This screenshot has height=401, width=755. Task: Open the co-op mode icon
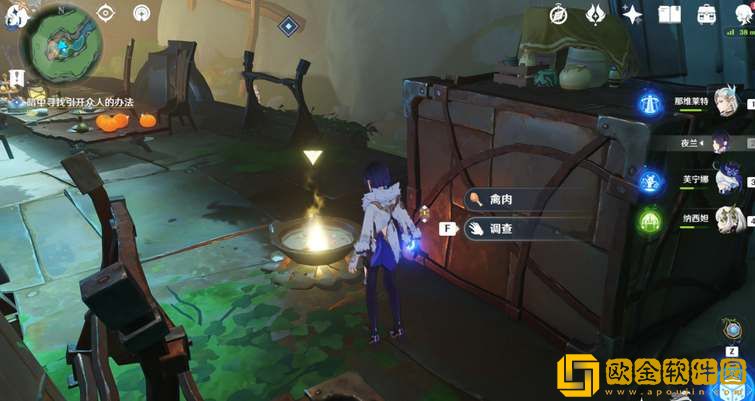pyautogui.click(x=142, y=13)
